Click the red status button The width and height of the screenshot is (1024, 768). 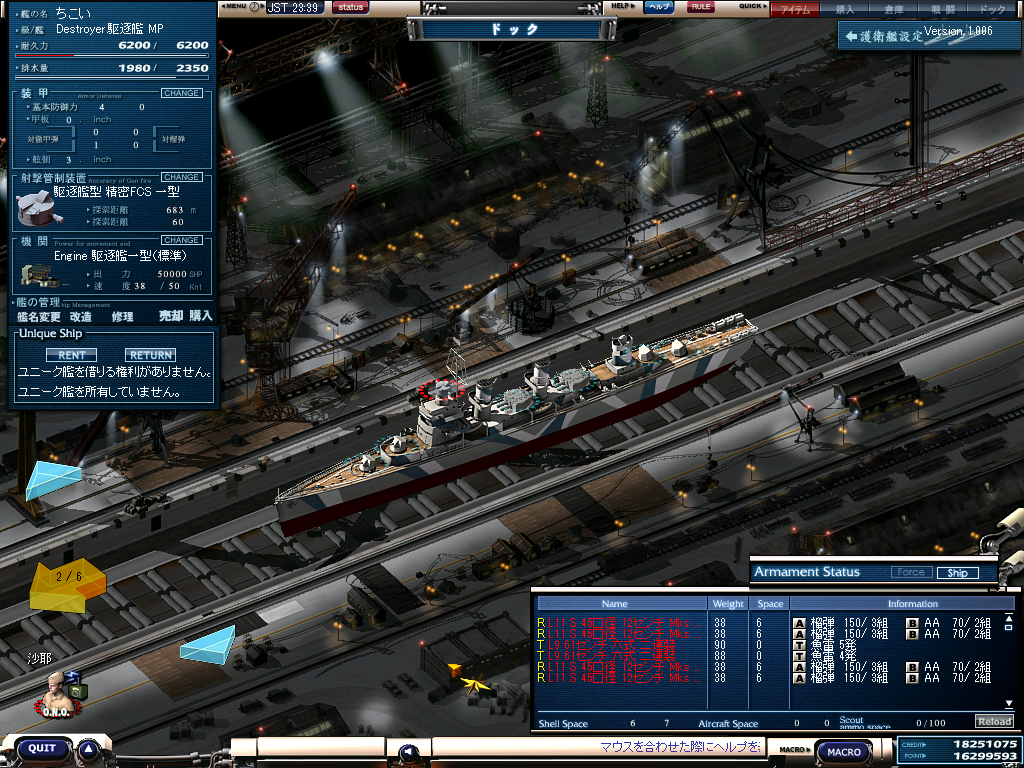pos(350,7)
